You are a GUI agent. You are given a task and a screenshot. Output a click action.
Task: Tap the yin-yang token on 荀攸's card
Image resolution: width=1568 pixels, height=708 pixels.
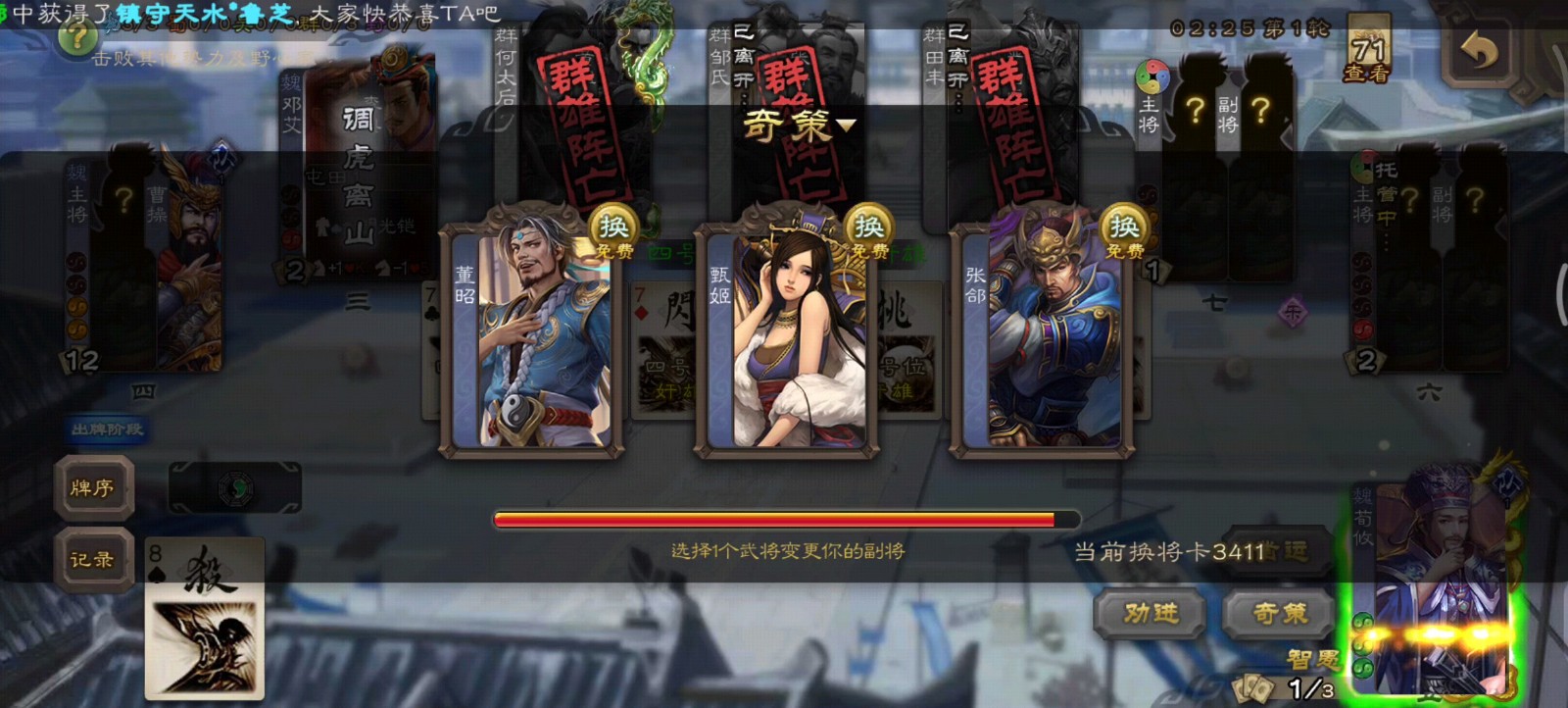[1362, 623]
